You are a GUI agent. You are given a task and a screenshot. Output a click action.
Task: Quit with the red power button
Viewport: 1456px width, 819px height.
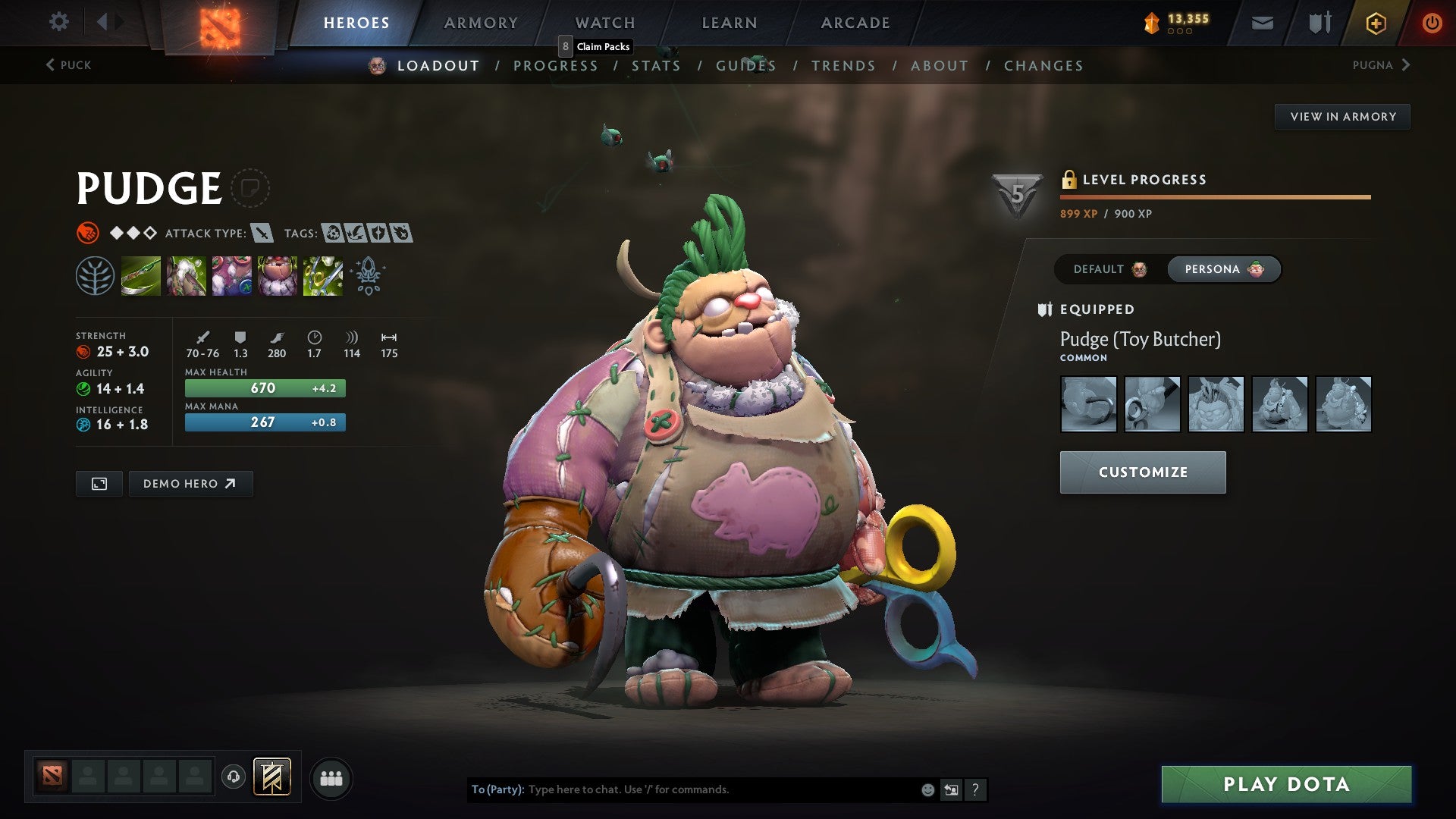point(1432,24)
